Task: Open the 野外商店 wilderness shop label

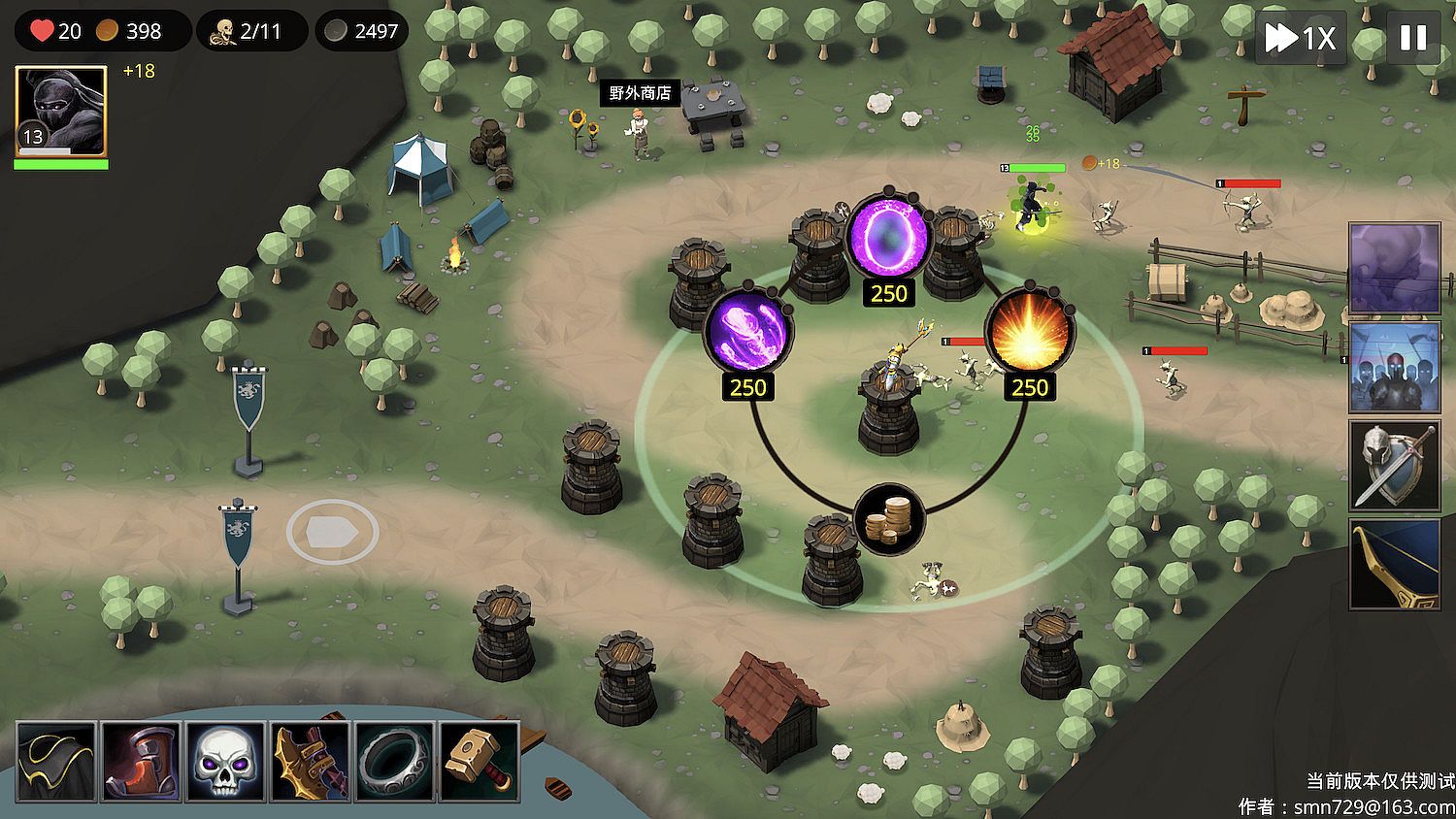Action: (x=640, y=93)
